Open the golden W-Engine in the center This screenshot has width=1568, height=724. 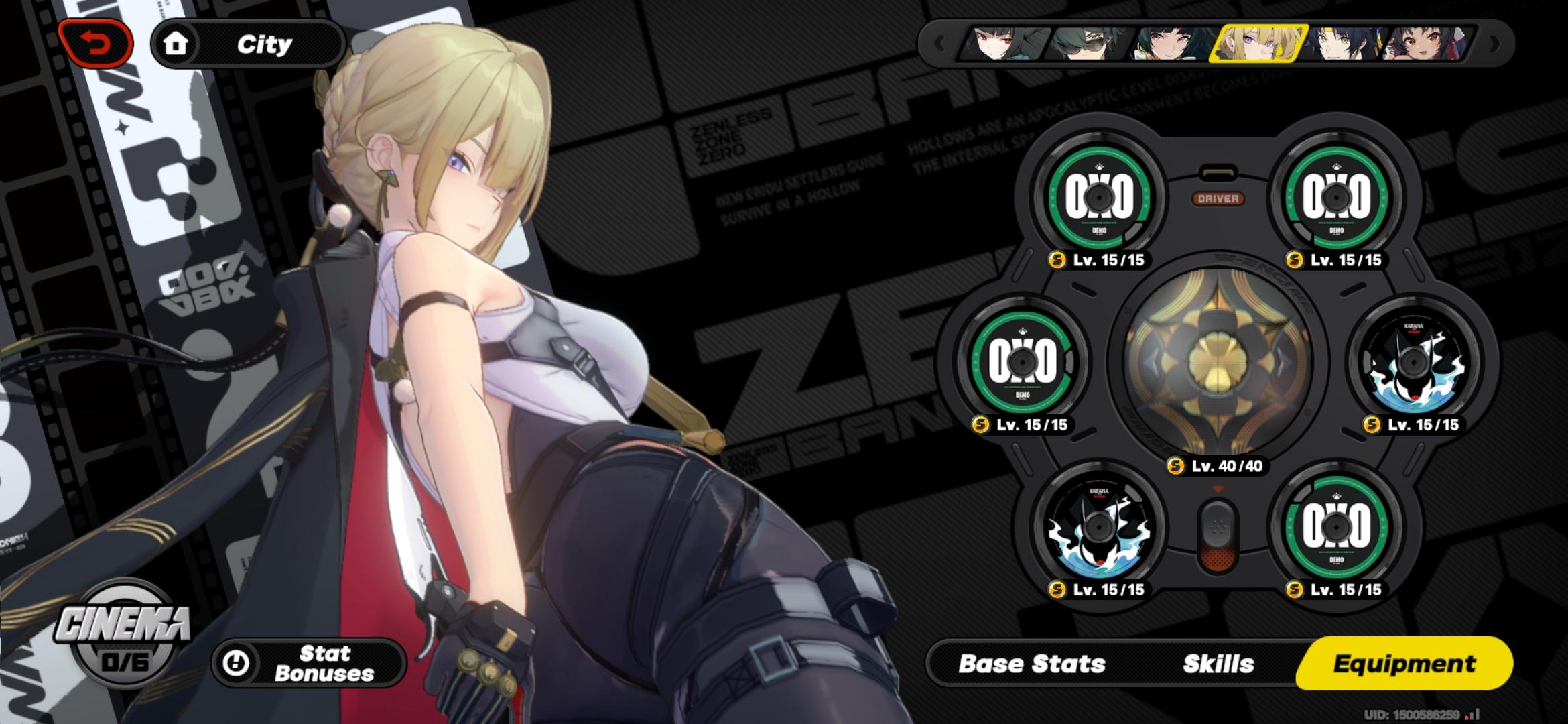1217,363
